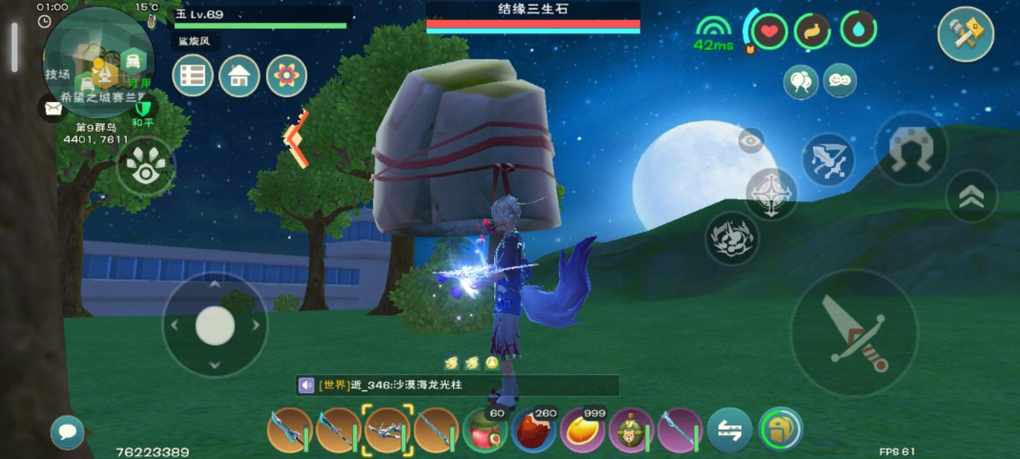Select the highlighted weapon hotbar slot
Screen dimensions: 1020x459
386,431
